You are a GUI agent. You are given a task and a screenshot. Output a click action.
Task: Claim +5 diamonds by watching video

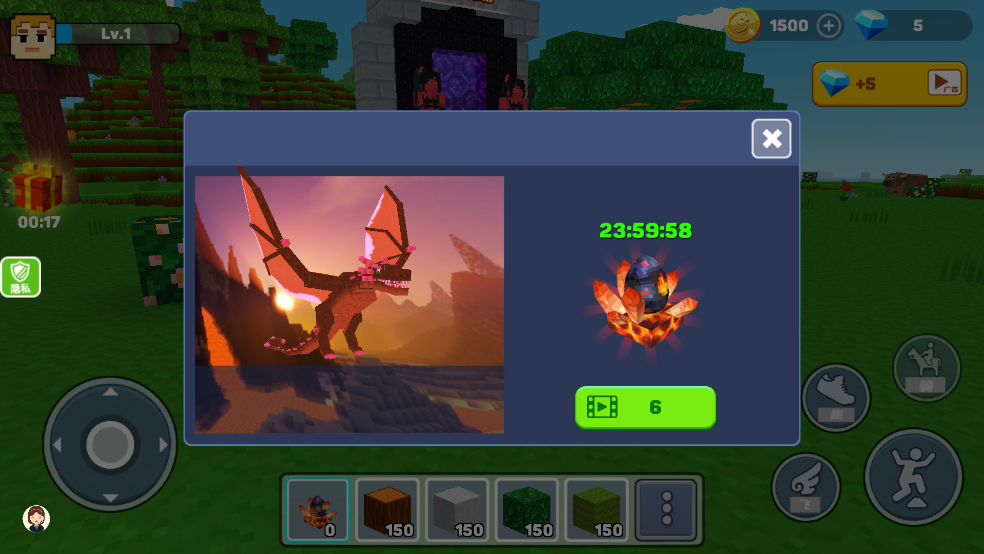point(889,83)
